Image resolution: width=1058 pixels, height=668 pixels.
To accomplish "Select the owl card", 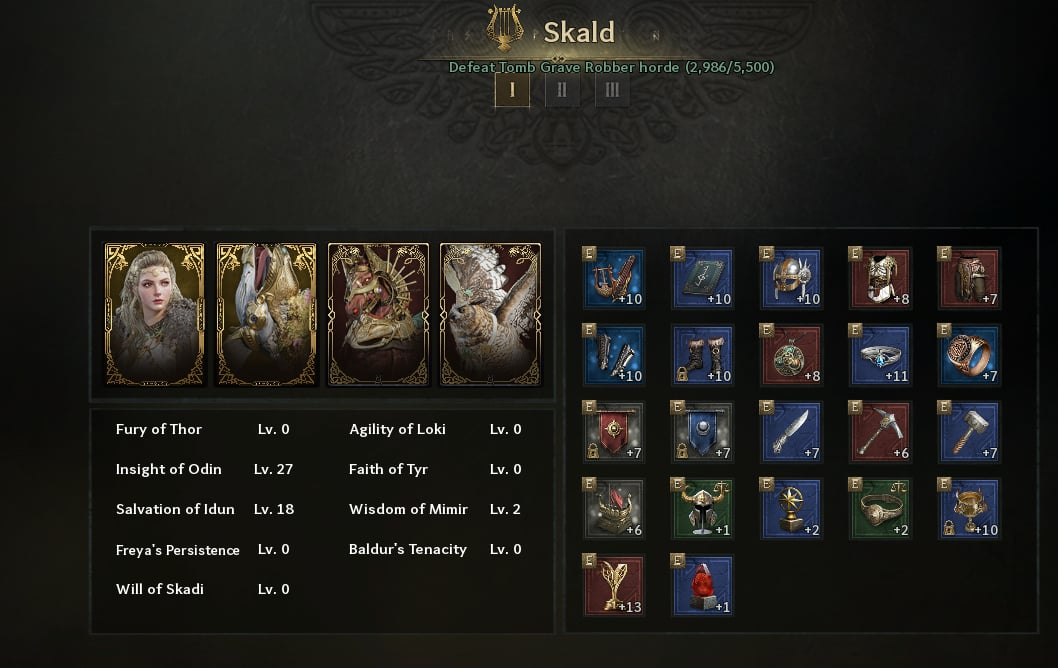I will coord(490,314).
